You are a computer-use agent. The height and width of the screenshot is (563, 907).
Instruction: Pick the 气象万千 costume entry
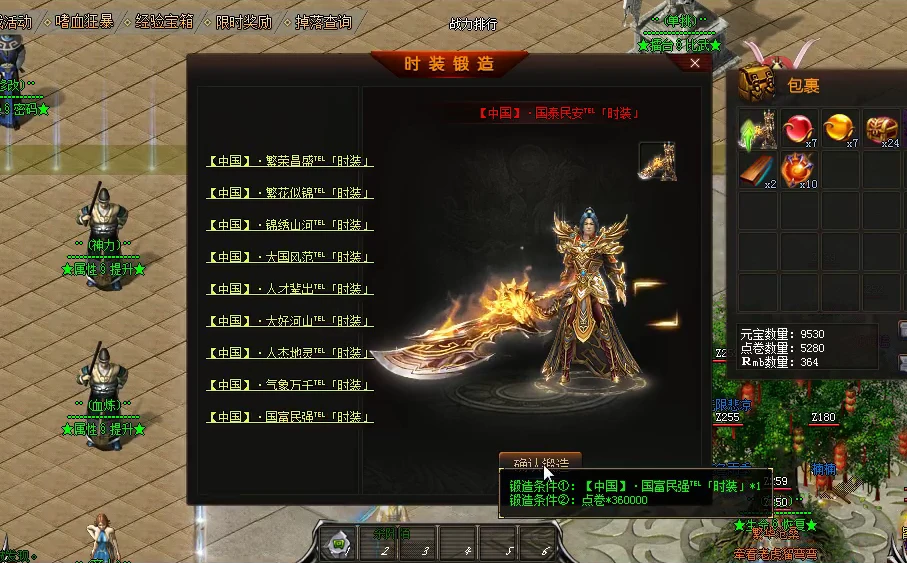point(290,385)
